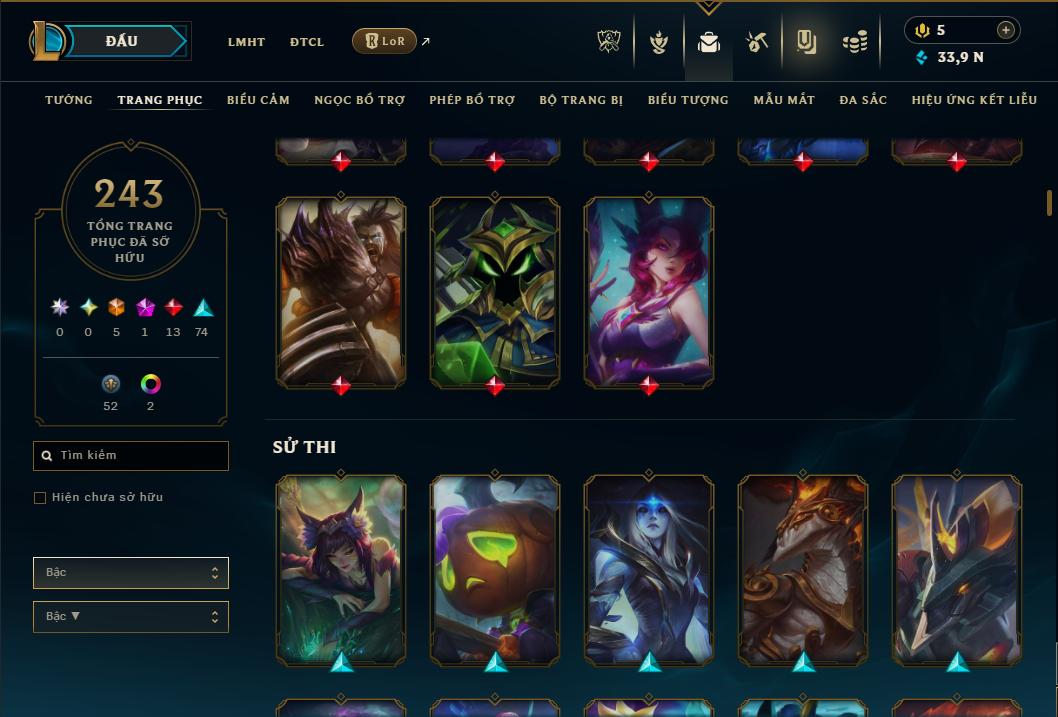The height and width of the screenshot is (717, 1058).
Task: Switch to the TƯỚNG tab
Action: tap(69, 100)
